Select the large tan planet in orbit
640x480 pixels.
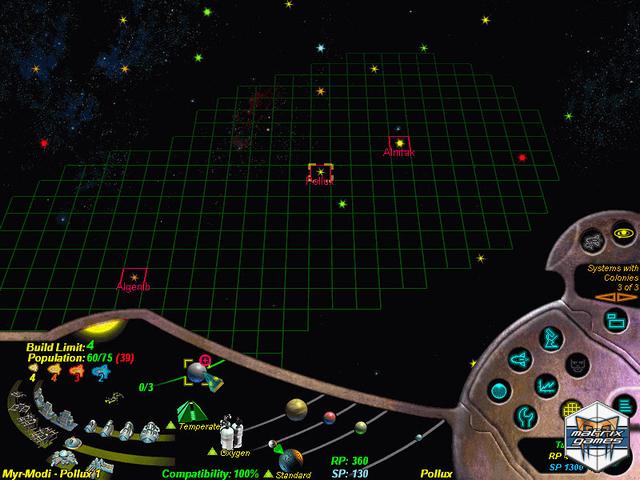coord(296,408)
